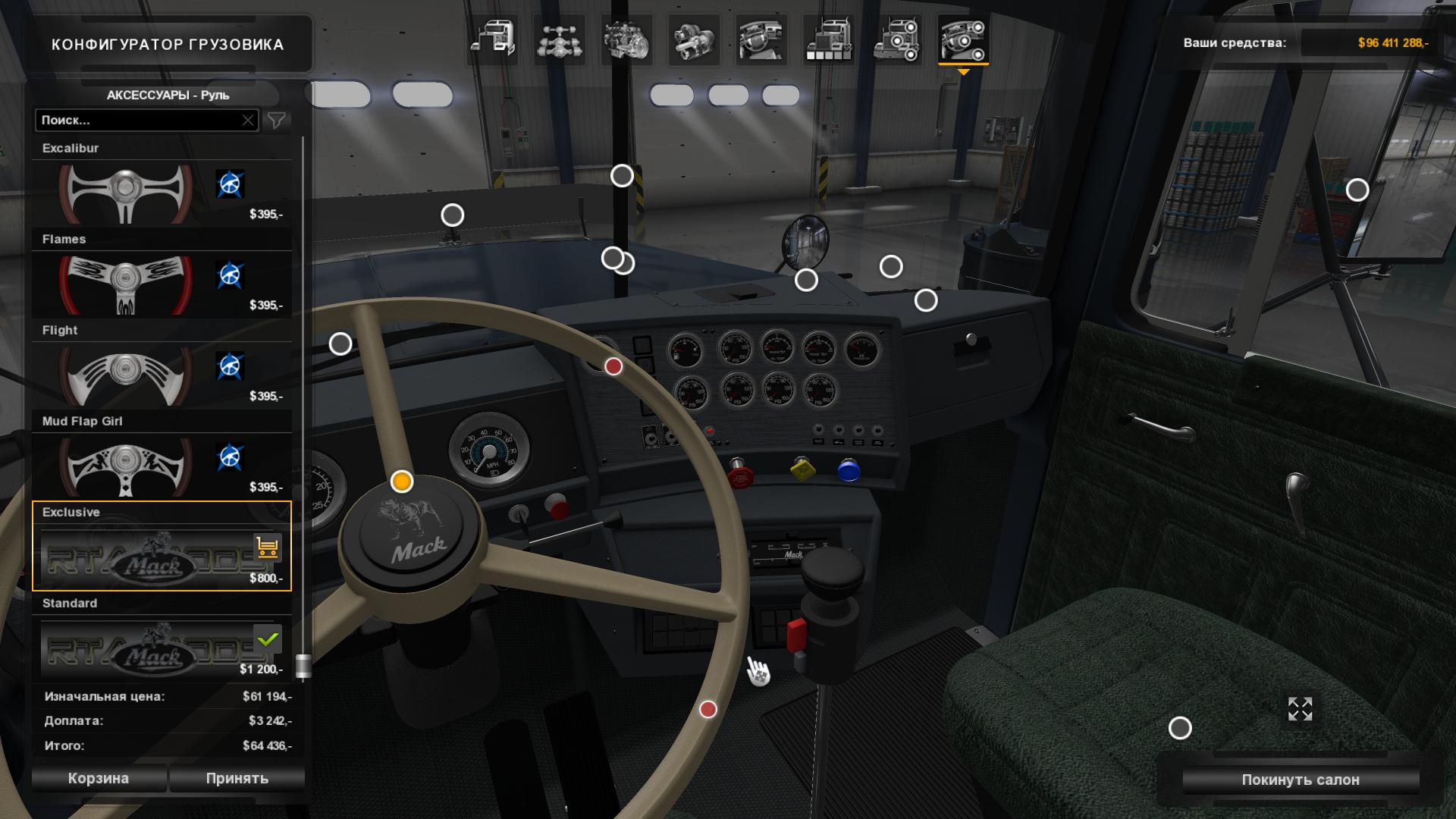1456x819 pixels.
Task: Switch to the chassis axle tab
Action: point(560,39)
